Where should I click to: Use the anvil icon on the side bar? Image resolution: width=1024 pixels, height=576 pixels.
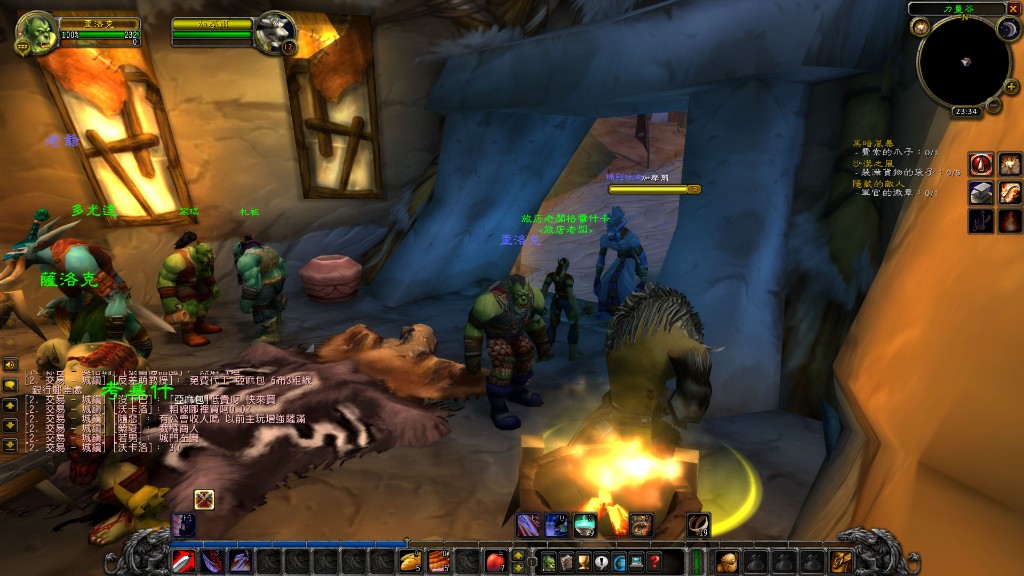tap(981, 192)
